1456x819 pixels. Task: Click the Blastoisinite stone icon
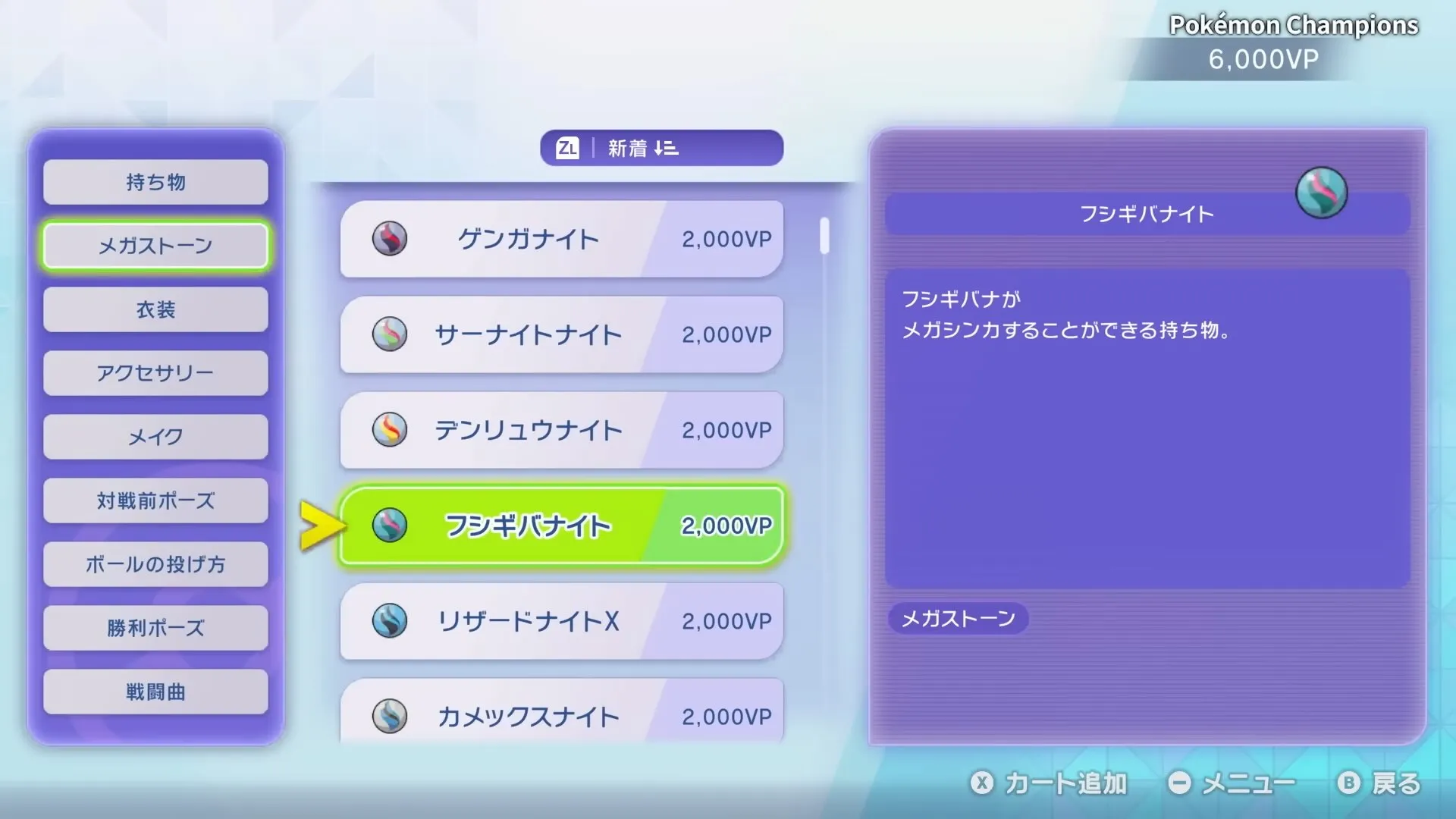tap(391, 716)
